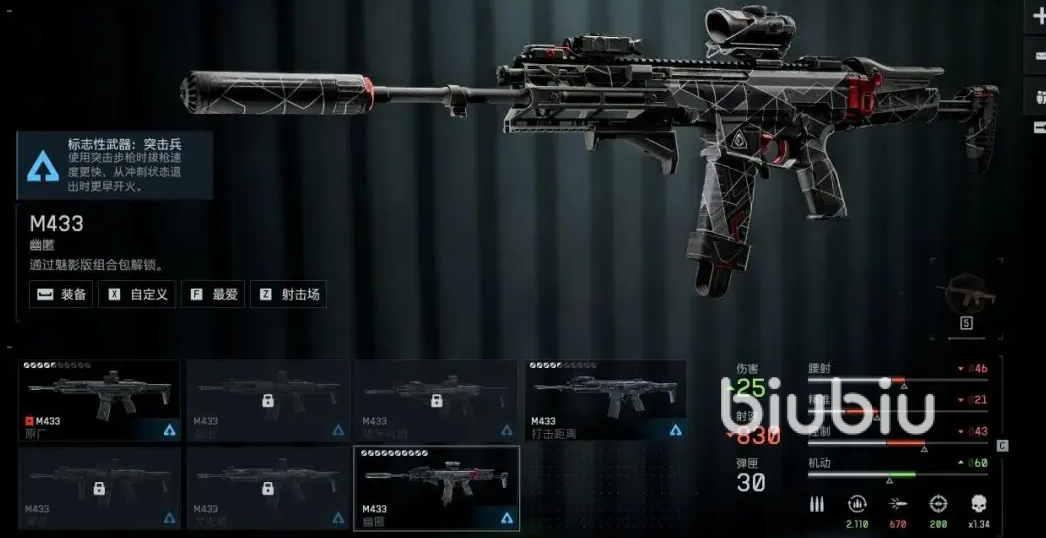Choose the 打击距离 M433 variant tile
The height and width of the screenshot is (538, 1046).
click(x=605, y=400)
